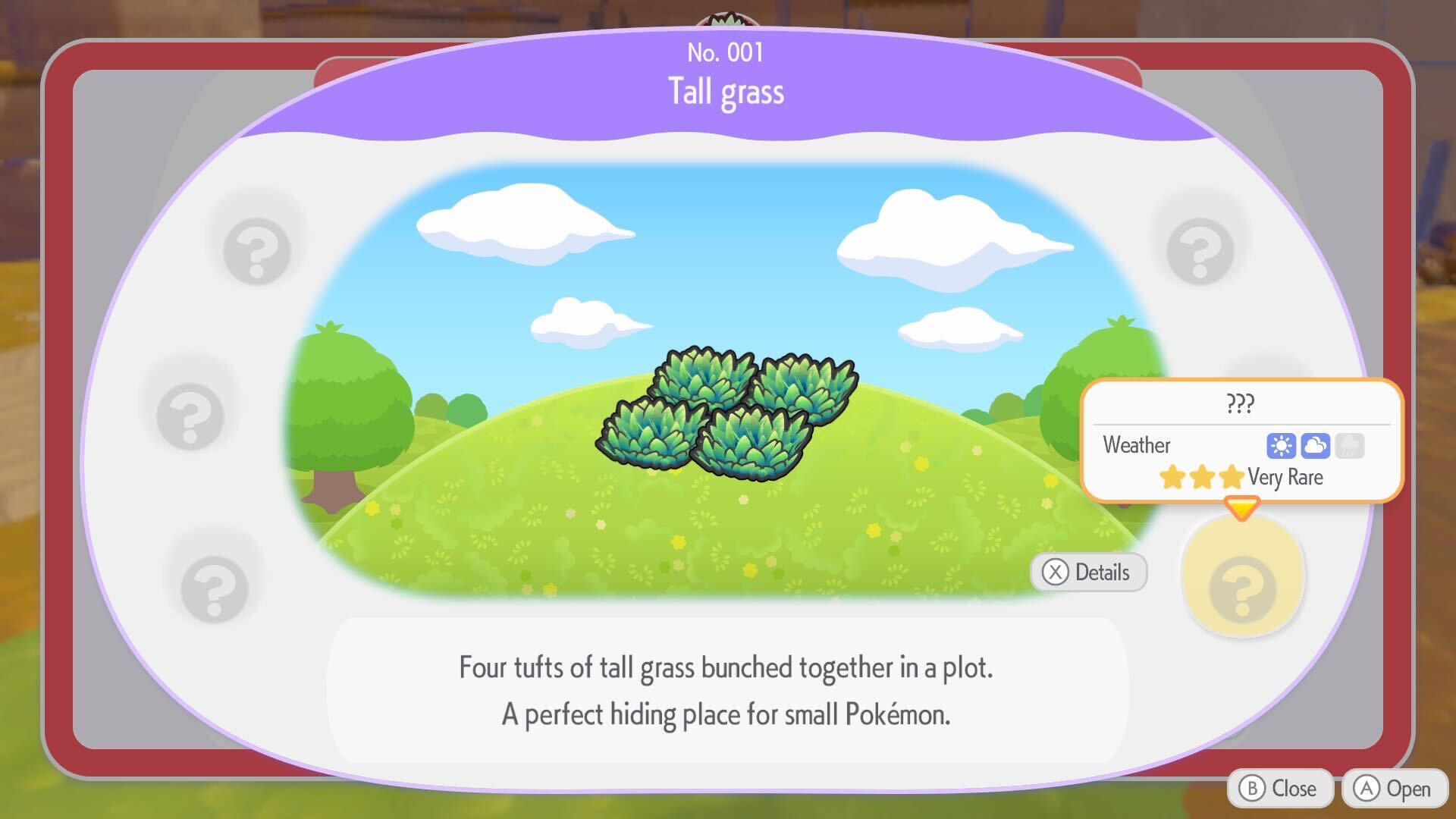
Task: Click the orange arrow below the info popup
Action: [1241, 508]
